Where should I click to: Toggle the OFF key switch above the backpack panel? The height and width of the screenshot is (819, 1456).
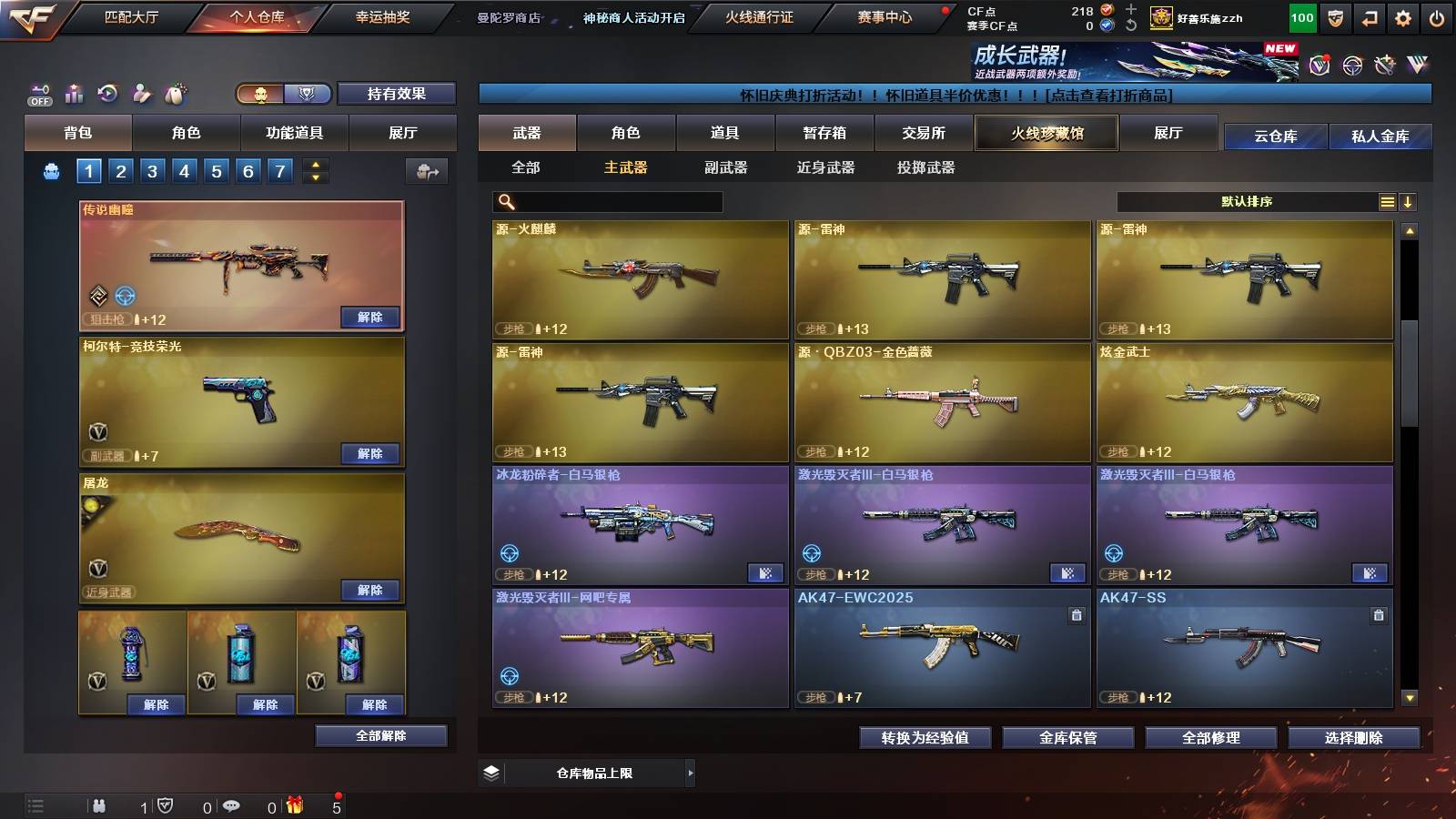pos(38,94)
